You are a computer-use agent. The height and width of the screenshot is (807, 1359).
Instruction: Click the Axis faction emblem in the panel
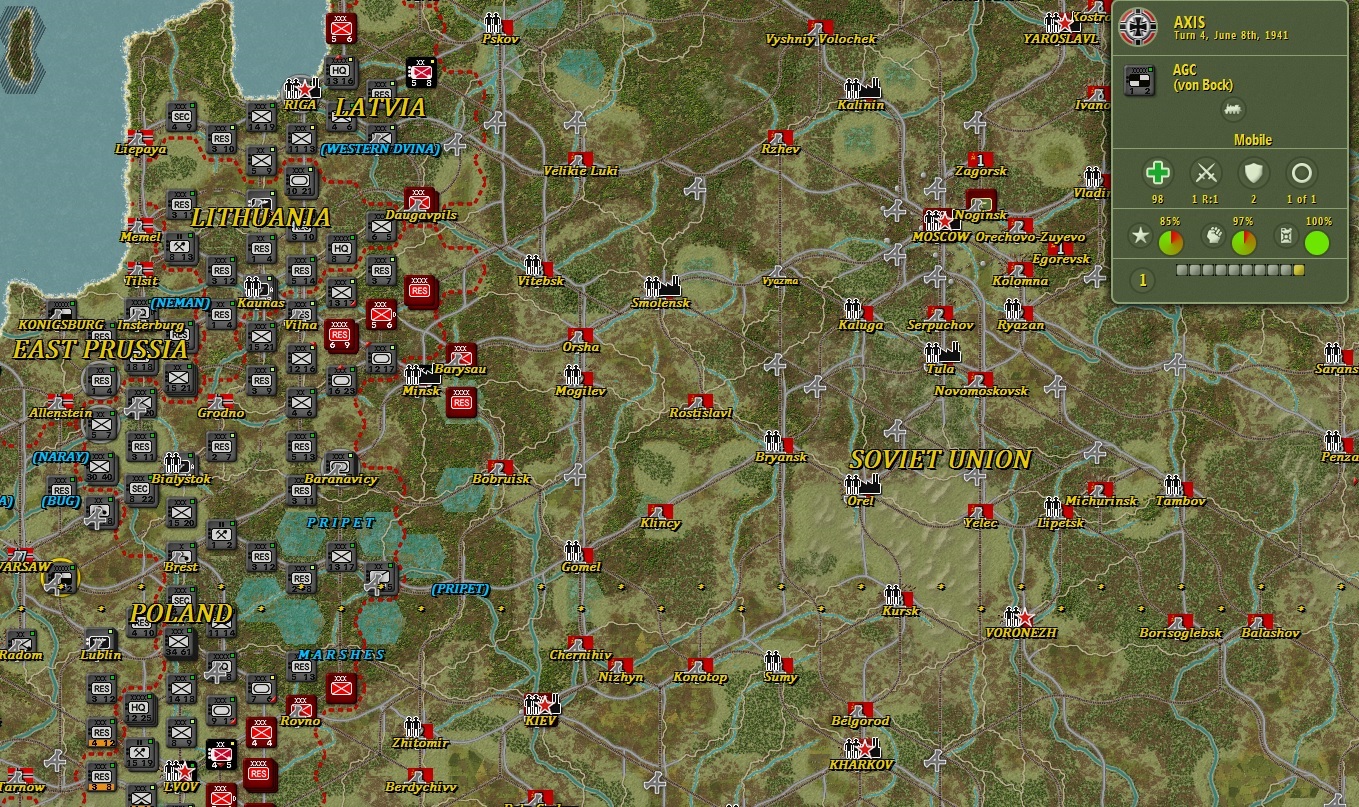click(x=1137, y=27)
